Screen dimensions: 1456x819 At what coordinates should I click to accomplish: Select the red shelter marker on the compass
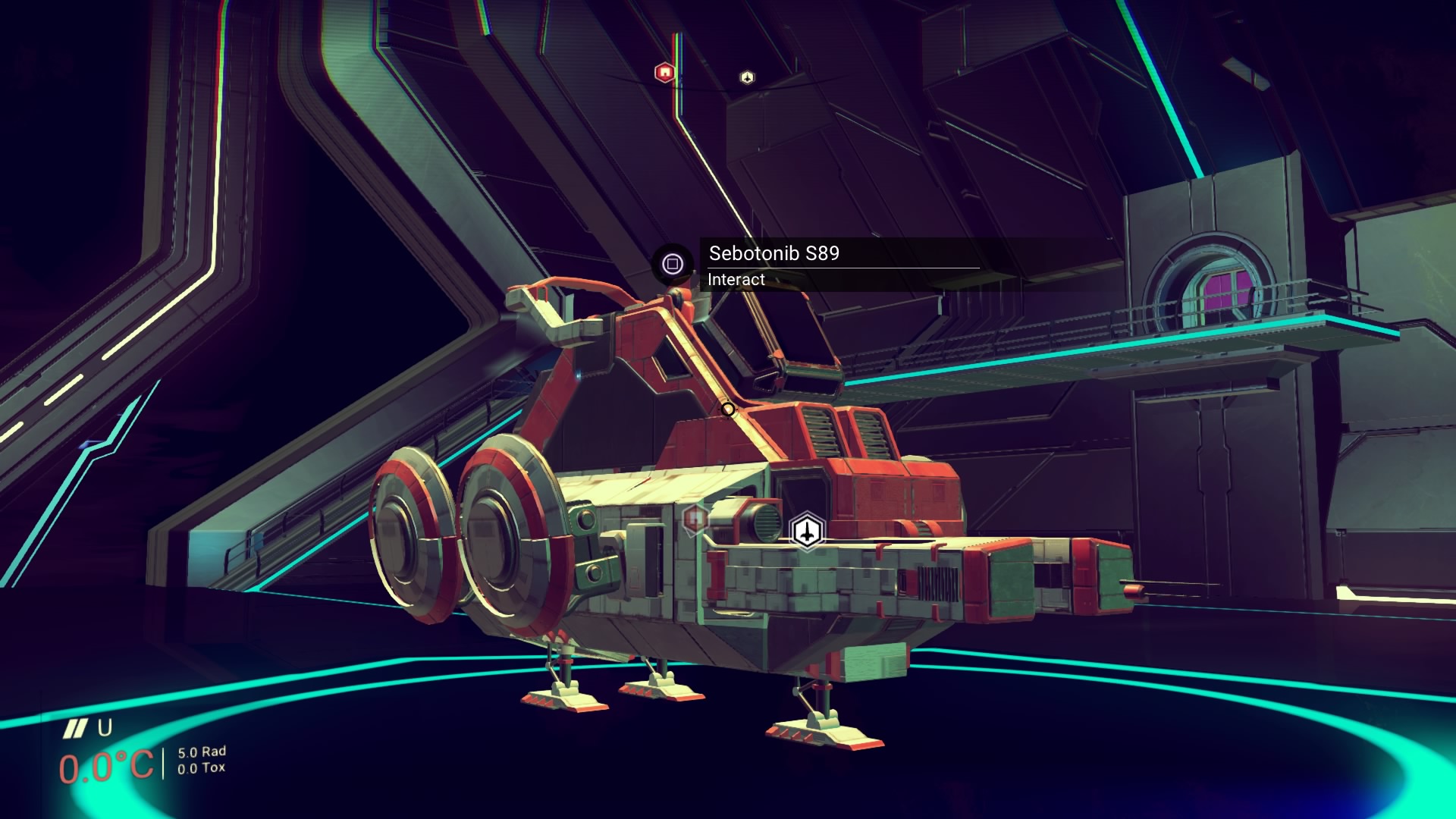(x=664, y=73)
